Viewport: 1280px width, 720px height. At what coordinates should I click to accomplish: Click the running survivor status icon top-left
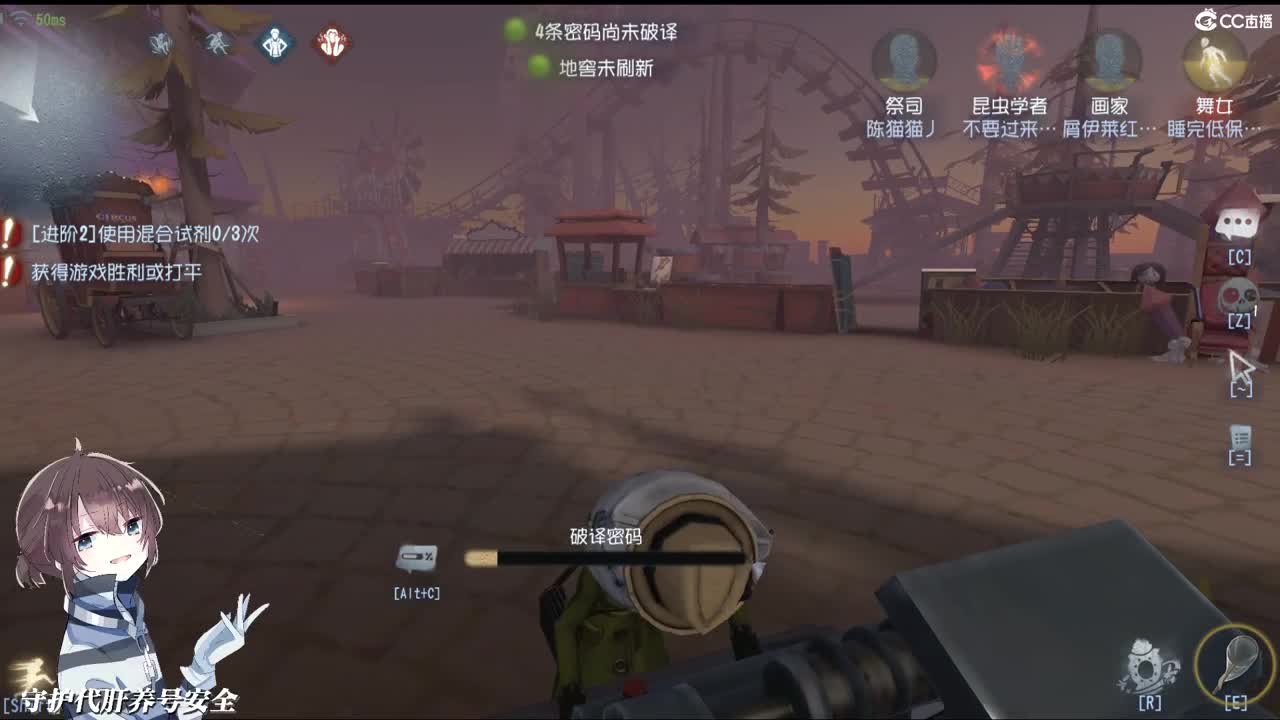(x=219, y=42)
